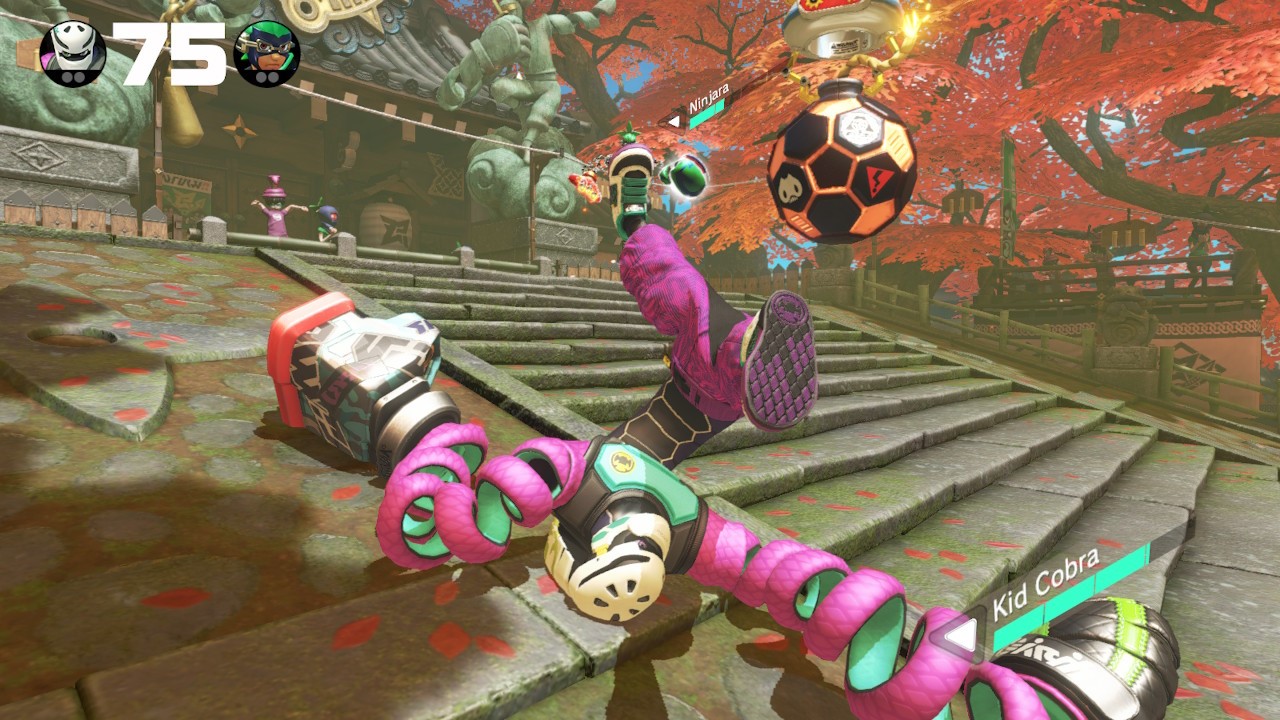Click the Kid Cobra helmet portrait icon
The height and width of the screenshot is (720, 1280).
(x=73, y=53)
